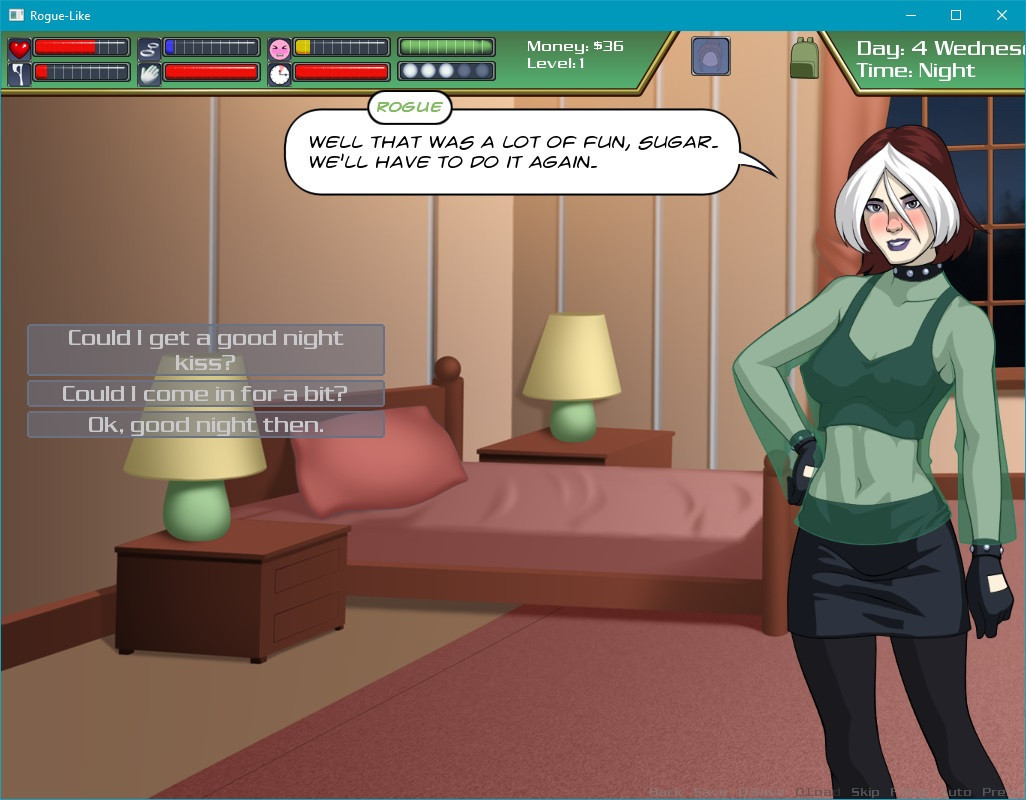Screen dimensions: 1026x800
Task: Click the Q.Load quick menu button
Action: click(817, 792)
